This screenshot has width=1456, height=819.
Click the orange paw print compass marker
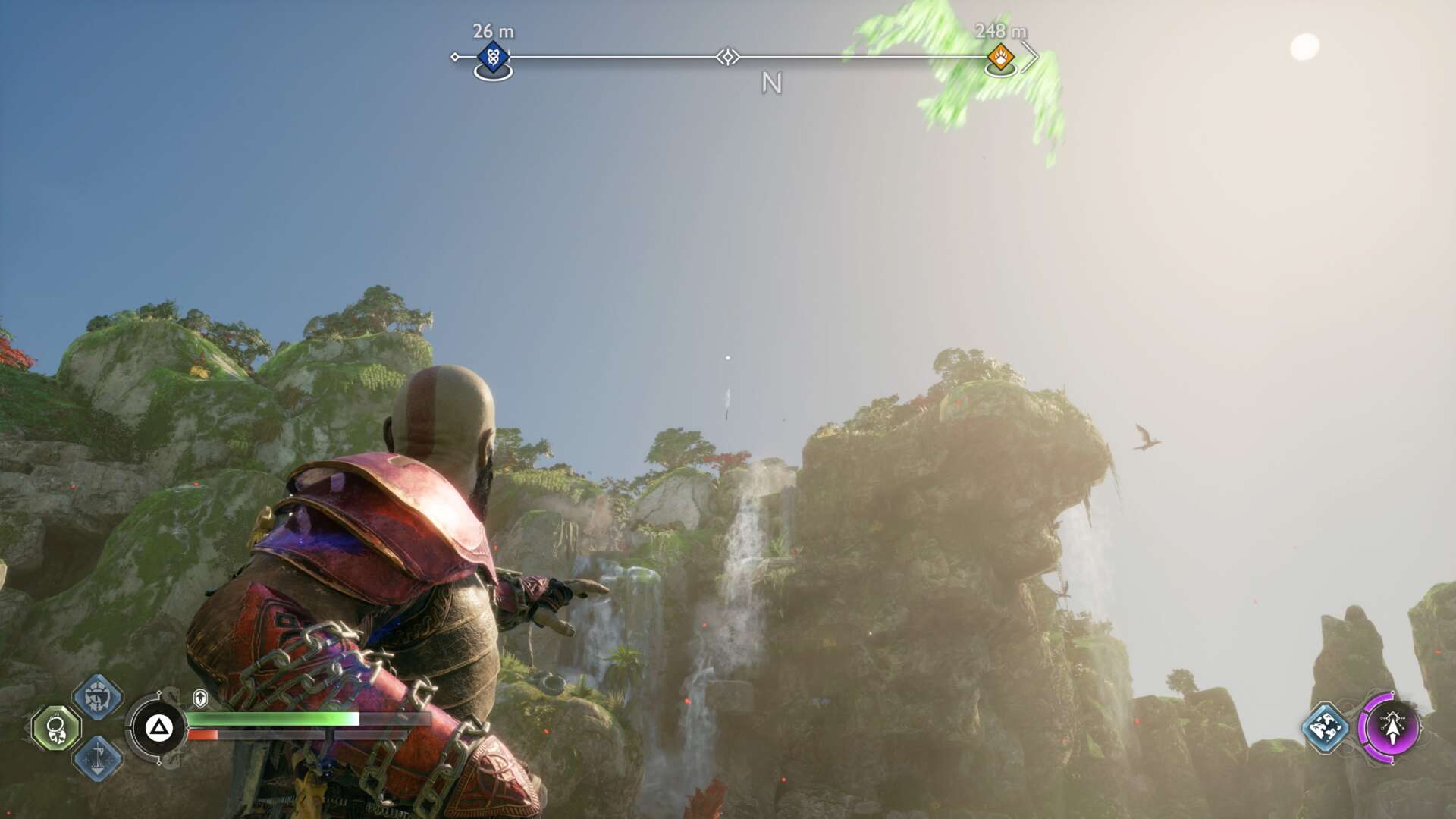point(1000,57)
